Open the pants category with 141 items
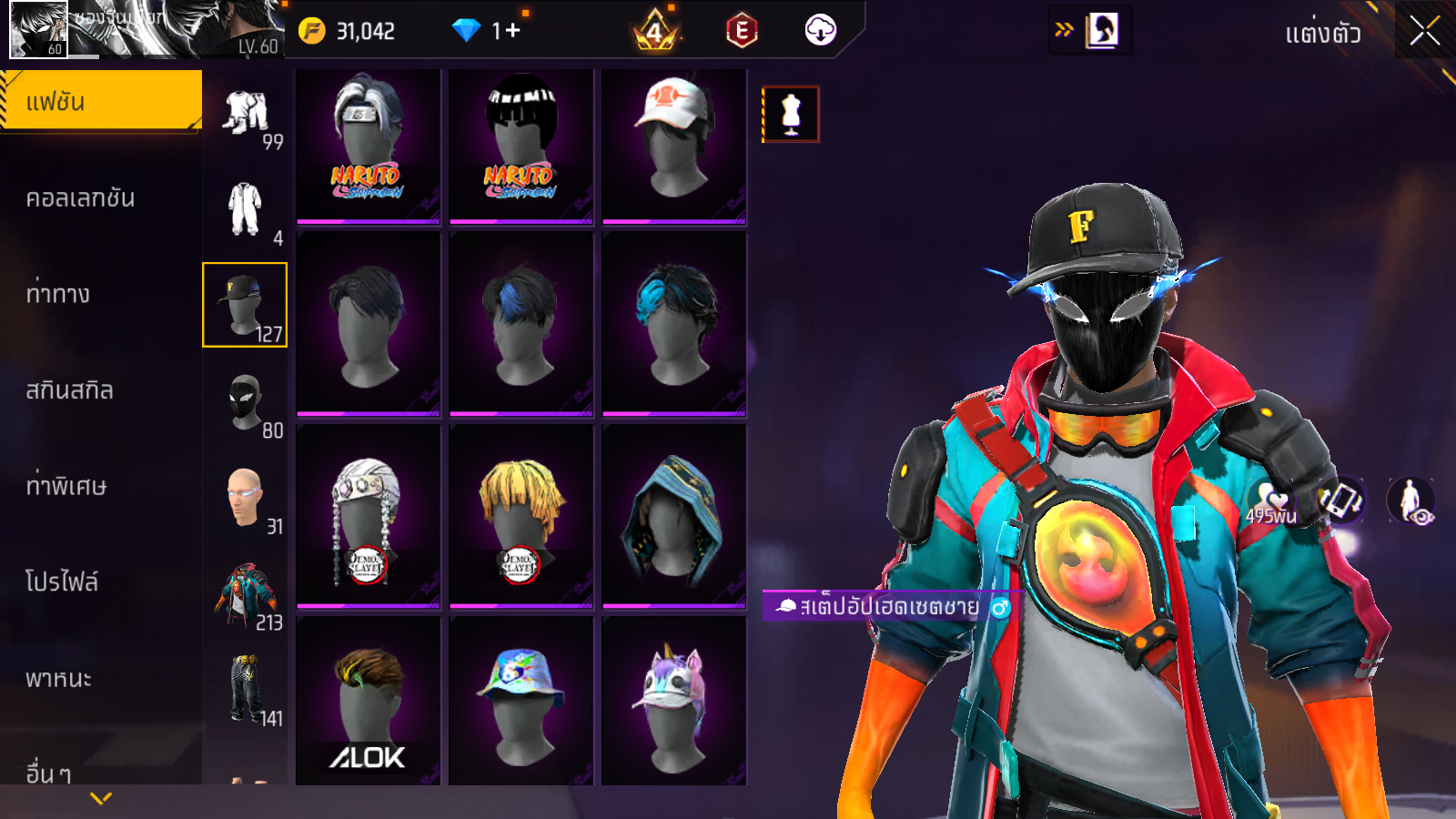The height and width of the screenshot is (819, 1456). point(245,690)
